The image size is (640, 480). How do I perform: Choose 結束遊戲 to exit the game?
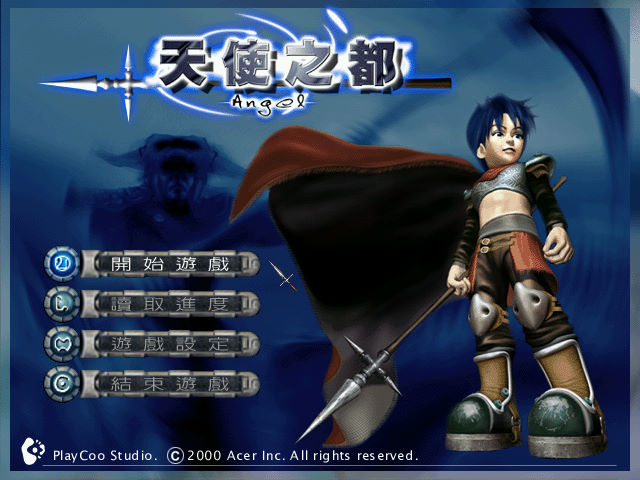point(170,383)
